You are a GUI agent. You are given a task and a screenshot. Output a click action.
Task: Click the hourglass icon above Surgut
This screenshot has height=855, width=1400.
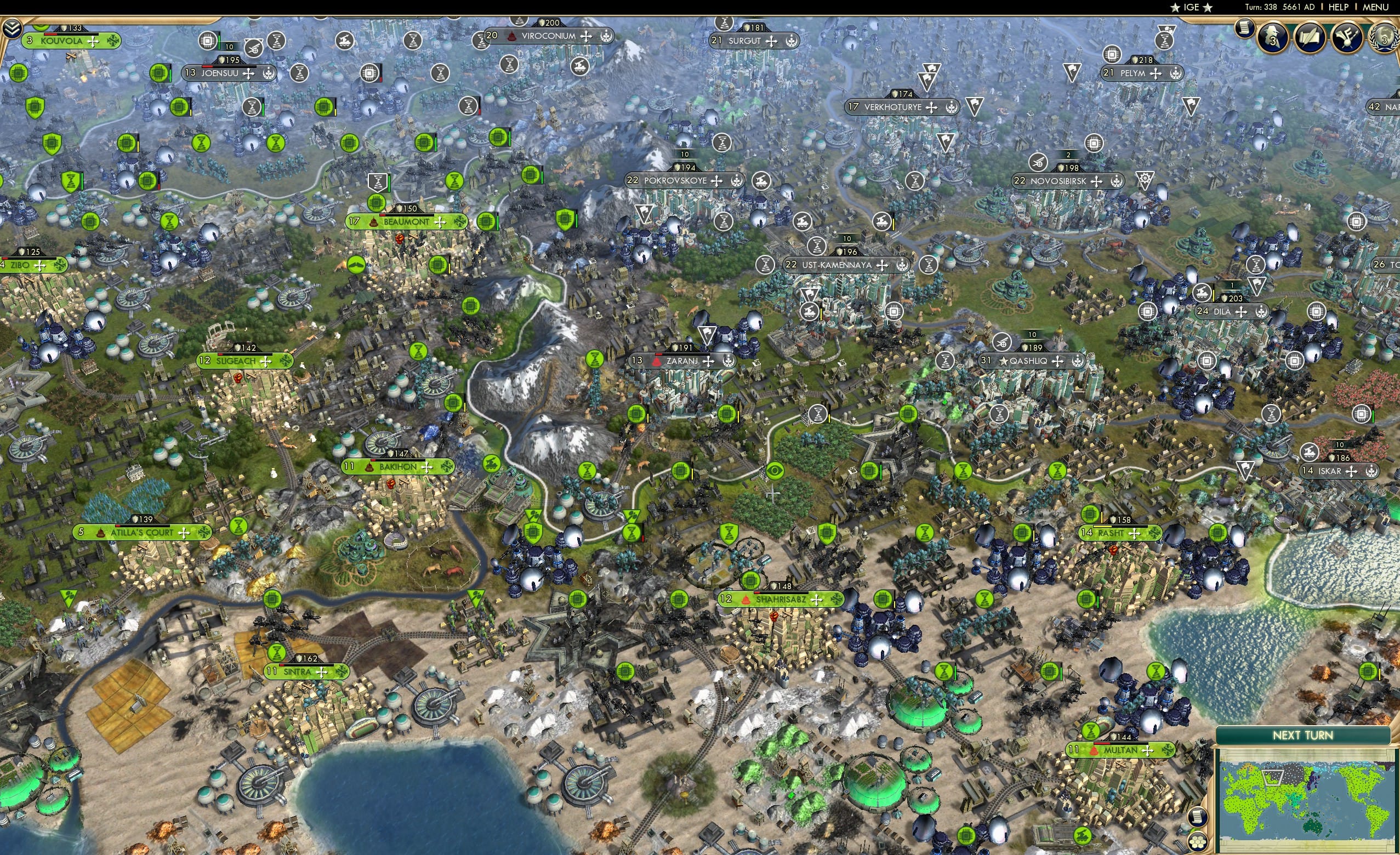click(724, 25)
